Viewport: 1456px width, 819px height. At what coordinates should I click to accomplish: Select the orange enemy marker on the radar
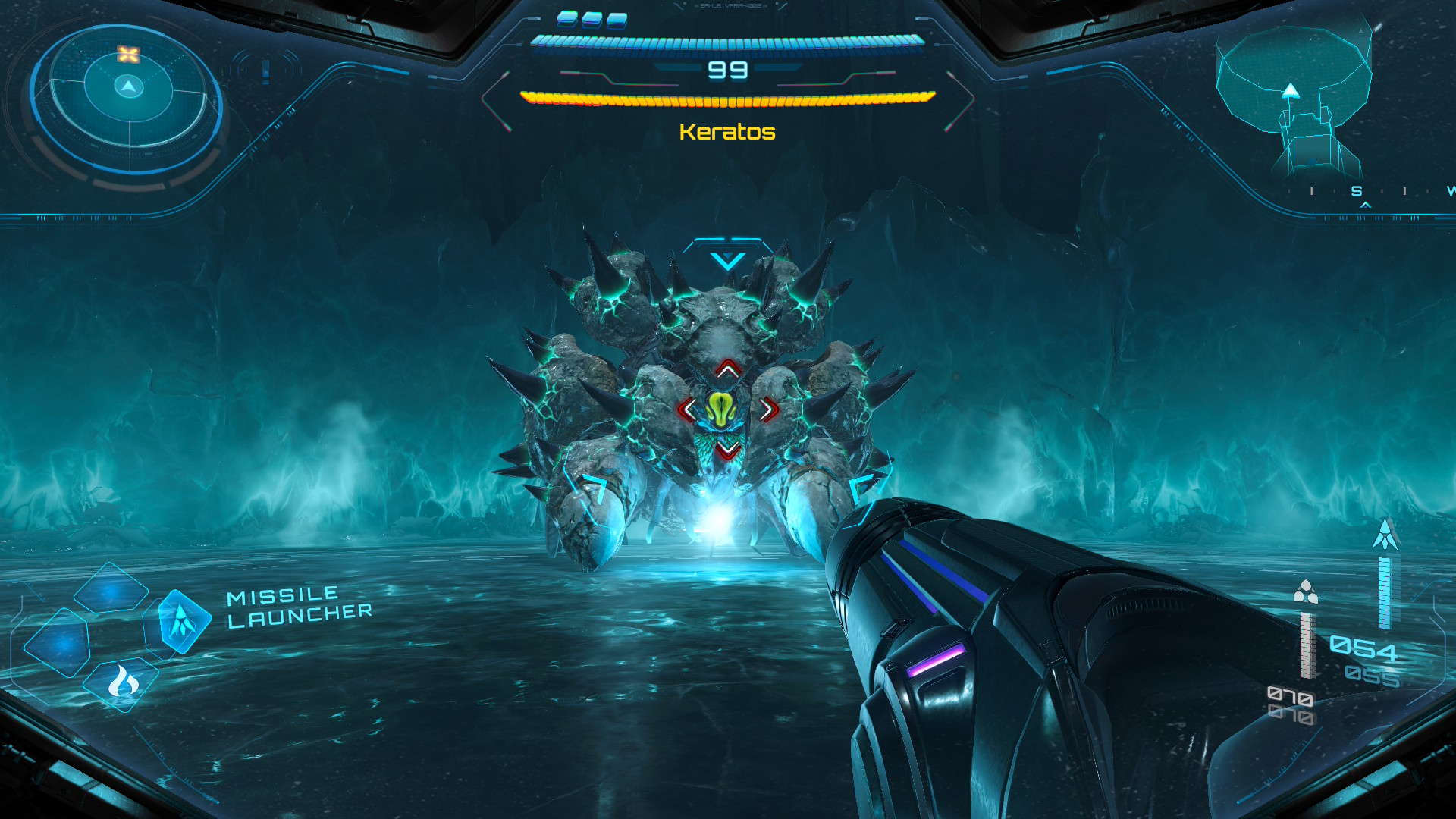click(128, 54)
